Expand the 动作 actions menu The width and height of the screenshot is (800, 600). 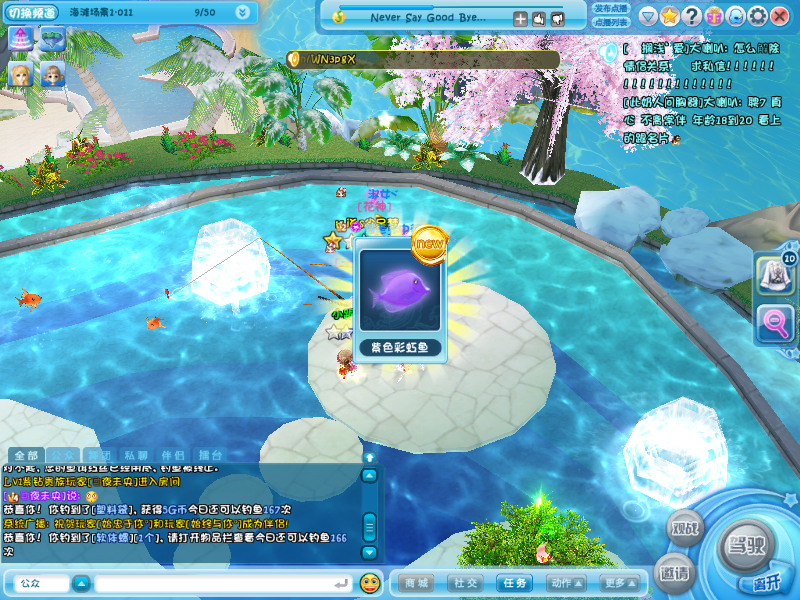click(566, 583)
